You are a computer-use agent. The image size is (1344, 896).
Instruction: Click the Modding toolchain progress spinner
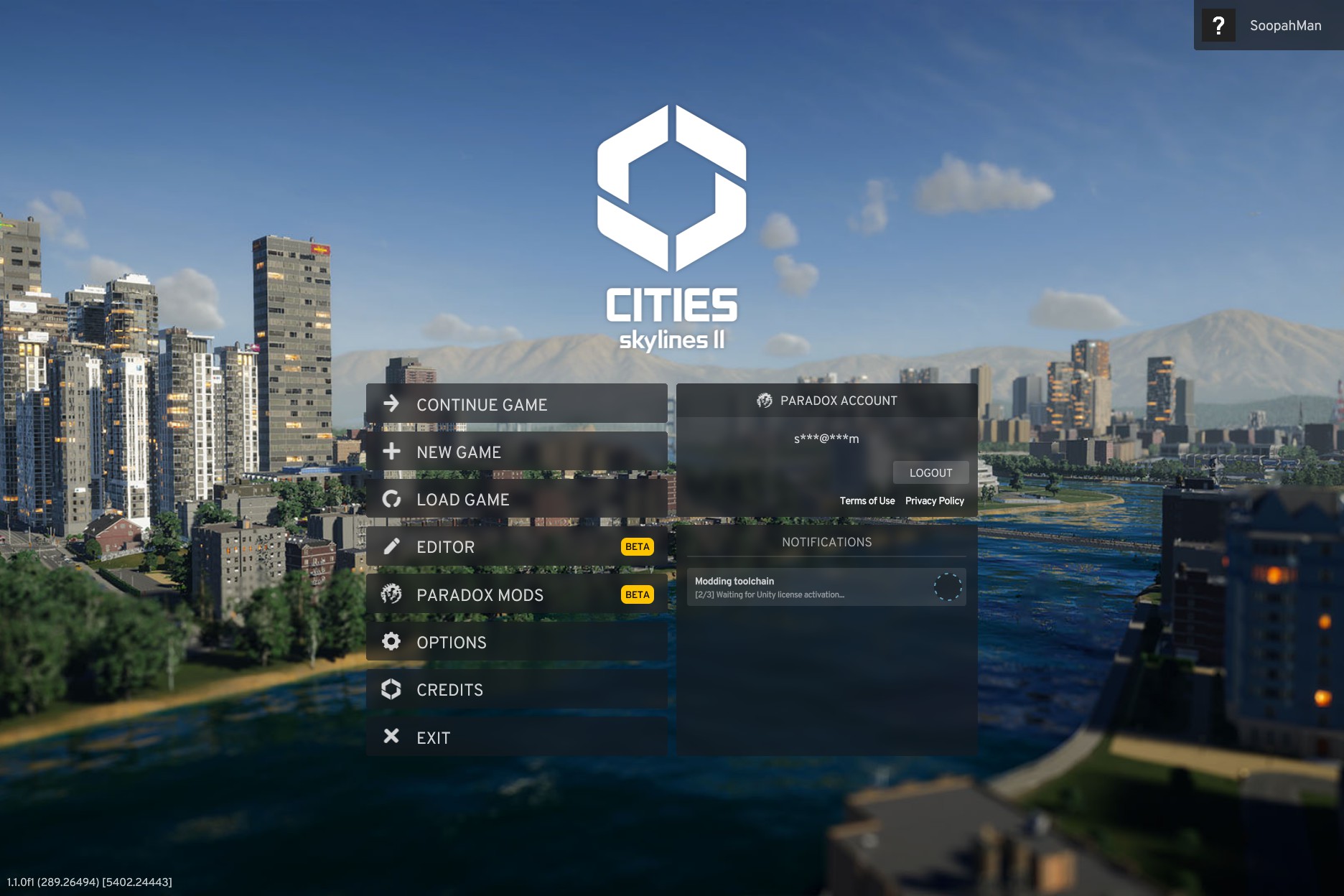coord(949,587)
